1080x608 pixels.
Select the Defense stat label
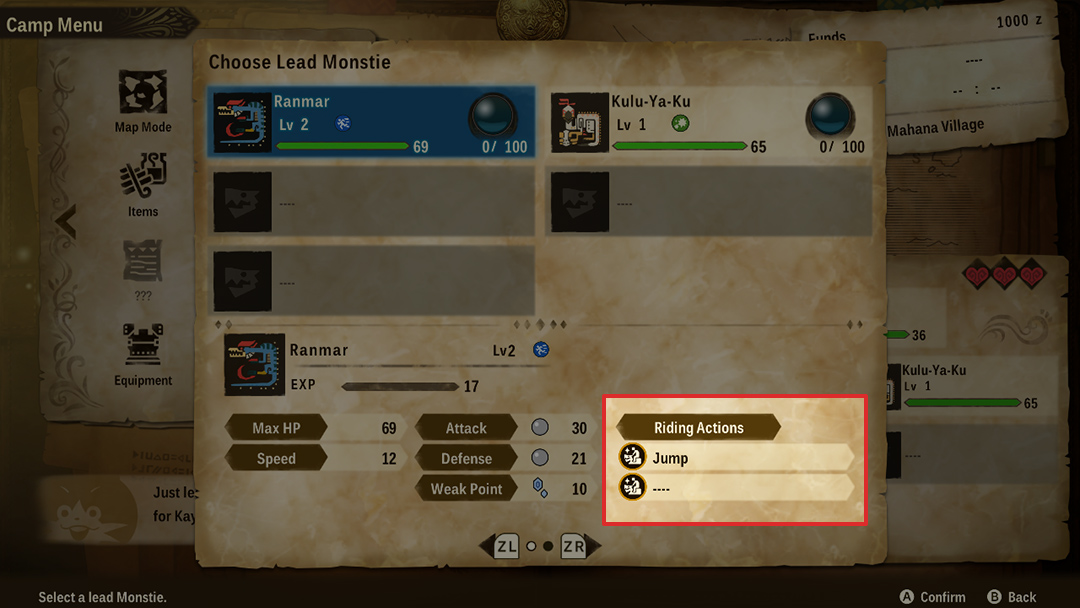(466, 458)
